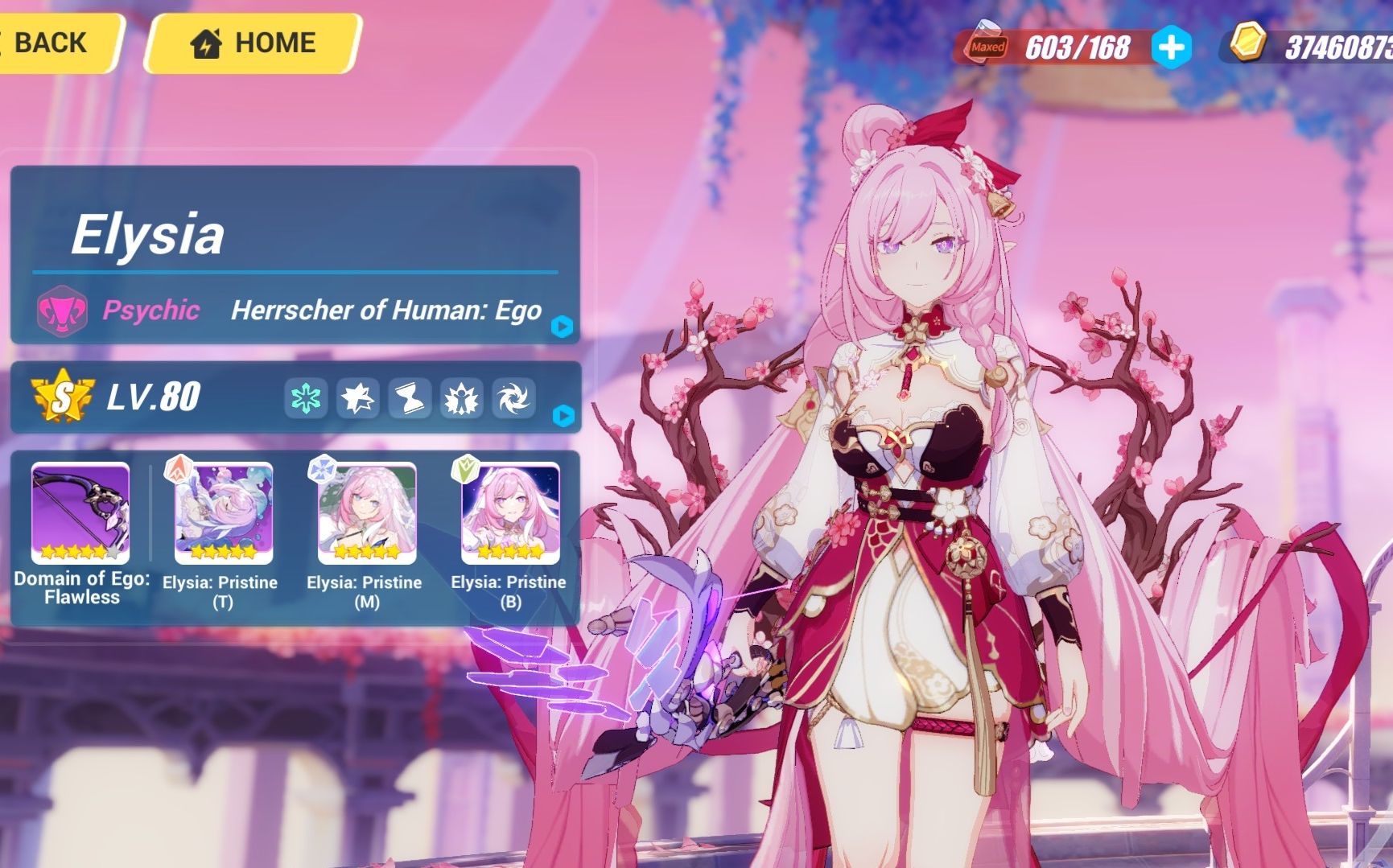The width and height of the screenshot is (1393, 868).
Task: Select the ice element buff icon
Action: [304, 399]
